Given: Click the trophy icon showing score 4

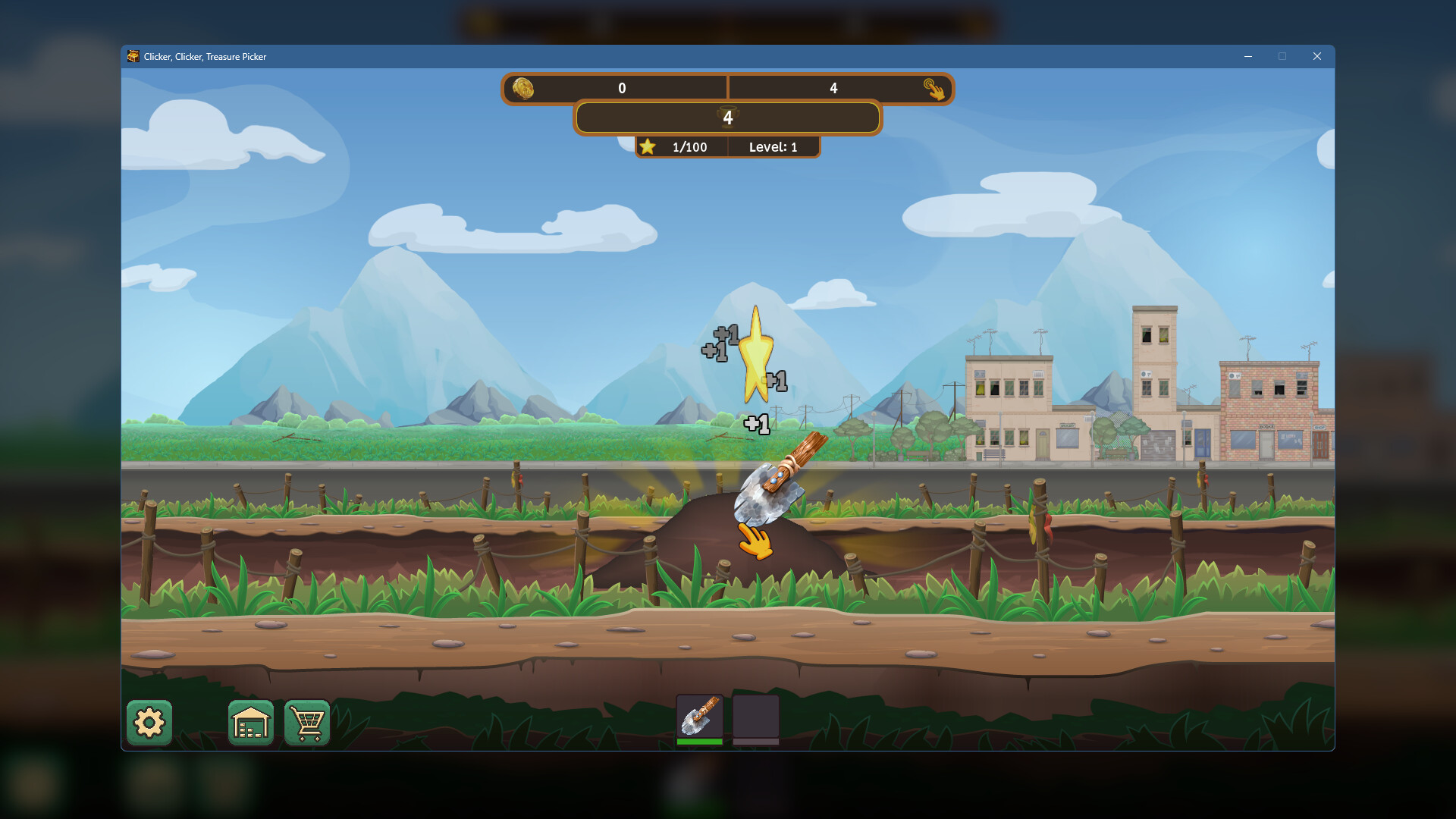Looking at the screenshot, I should pos(726,118).
